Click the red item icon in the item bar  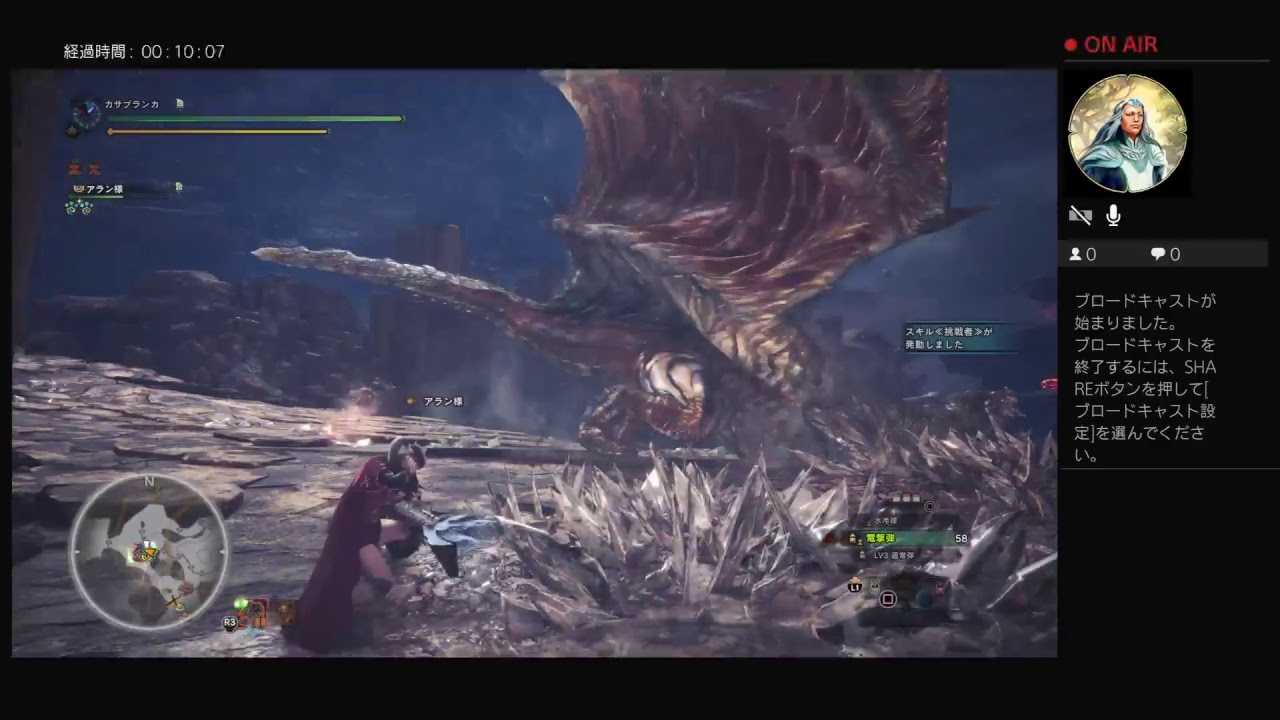[941, 588]
